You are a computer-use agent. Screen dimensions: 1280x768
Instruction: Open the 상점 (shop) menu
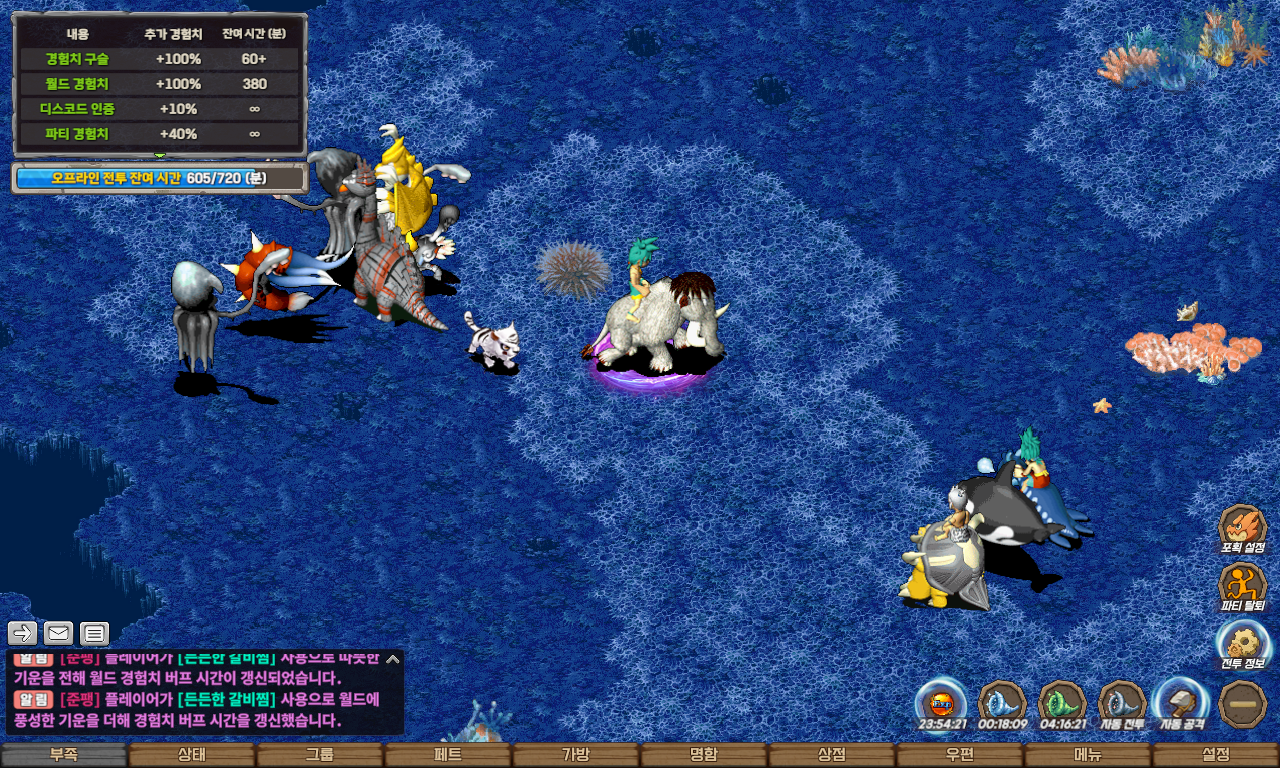point(832,755)
